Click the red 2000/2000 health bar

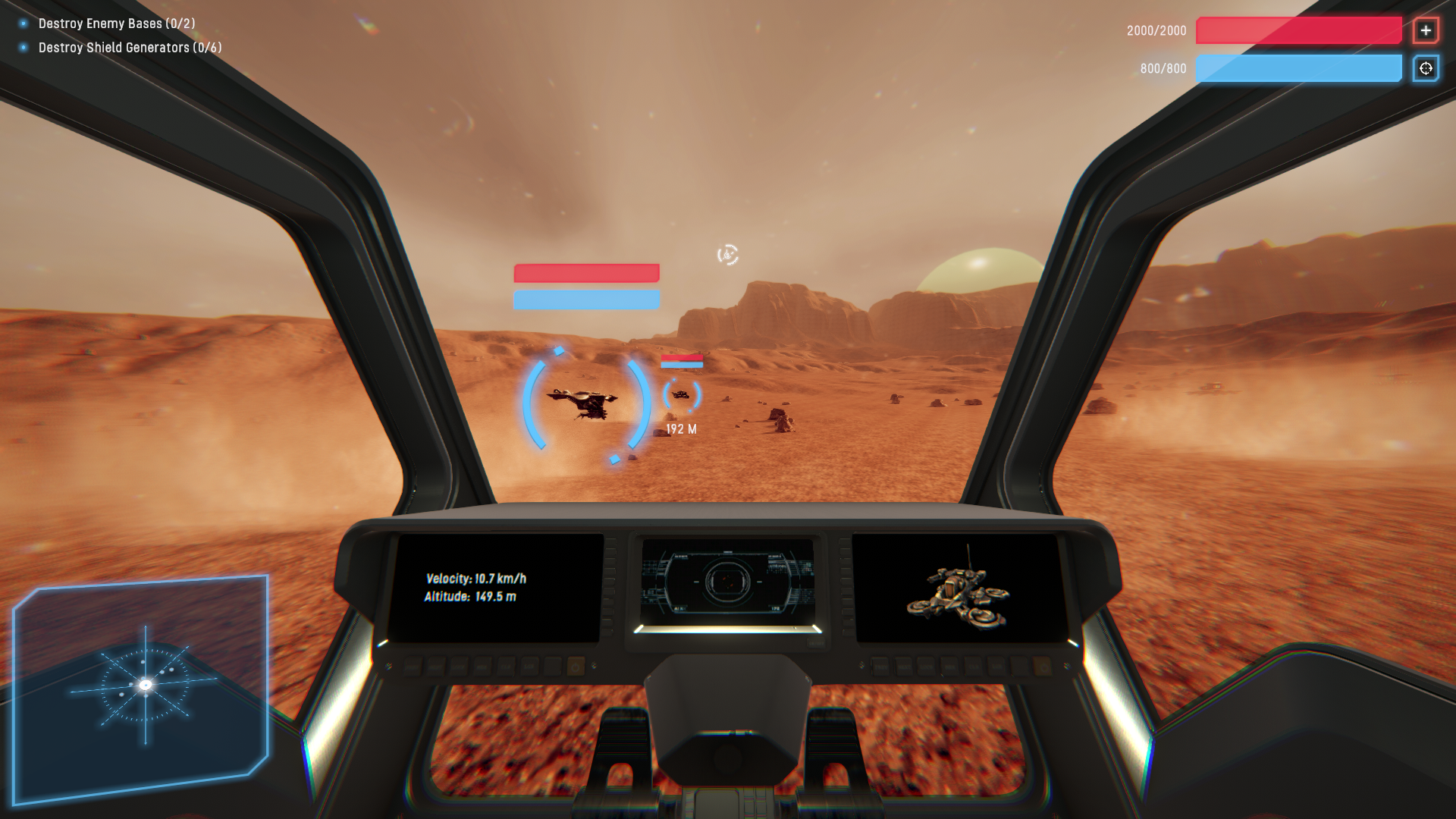pos(1298,30)
